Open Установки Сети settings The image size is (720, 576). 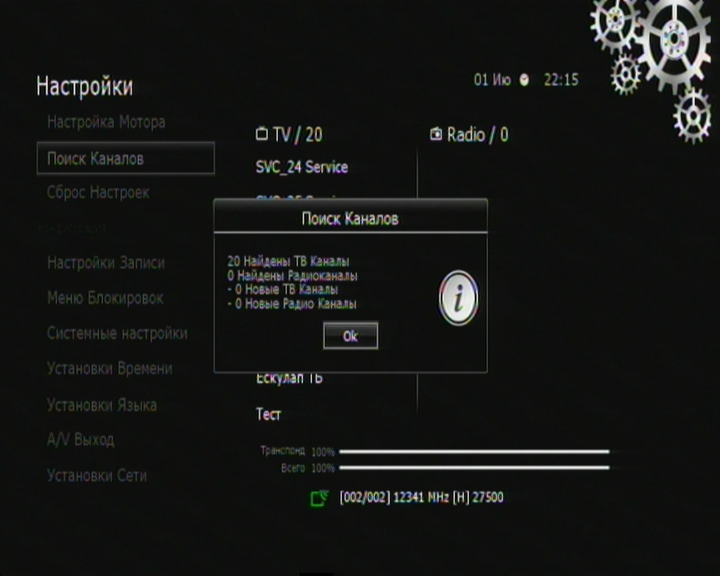pos(97,475)
